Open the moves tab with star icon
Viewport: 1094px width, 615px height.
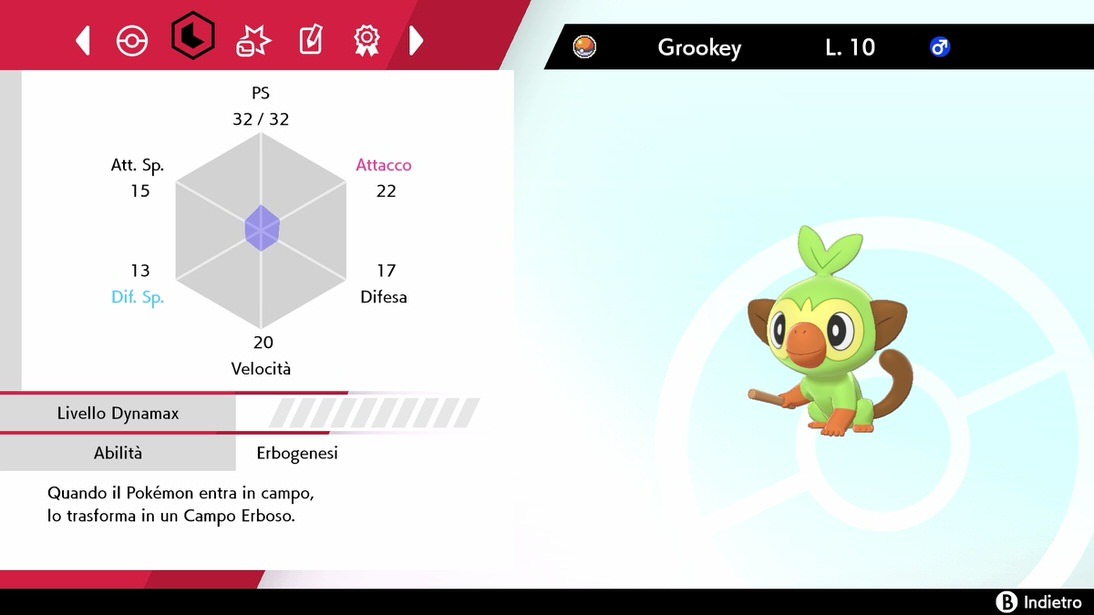(252, 40)
